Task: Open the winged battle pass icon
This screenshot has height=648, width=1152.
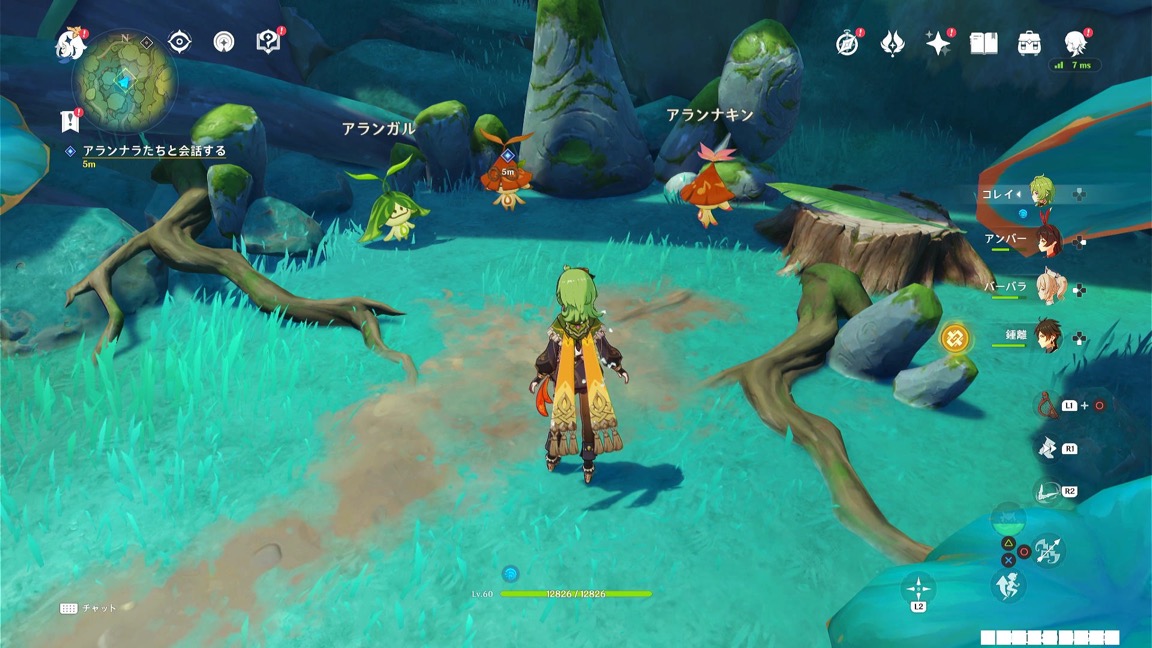Action: click(x=892, y=44)
